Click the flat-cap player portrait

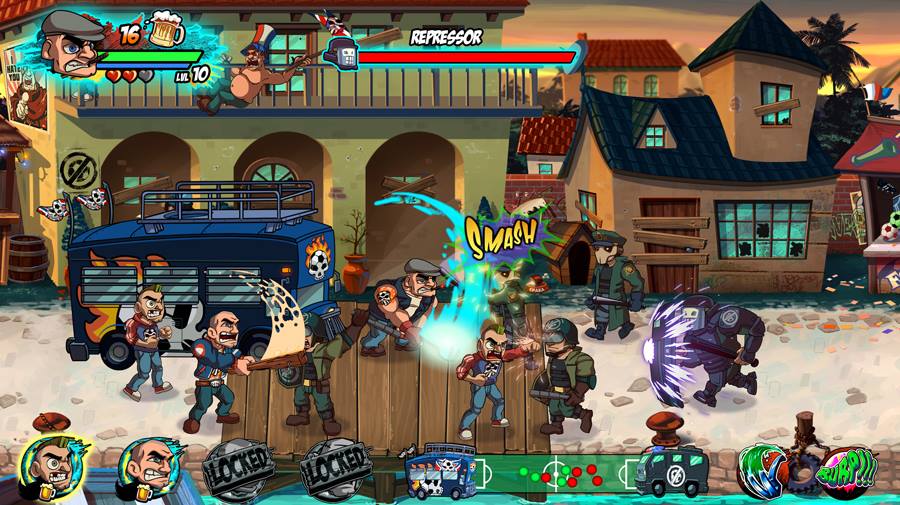tap(74, 45)
